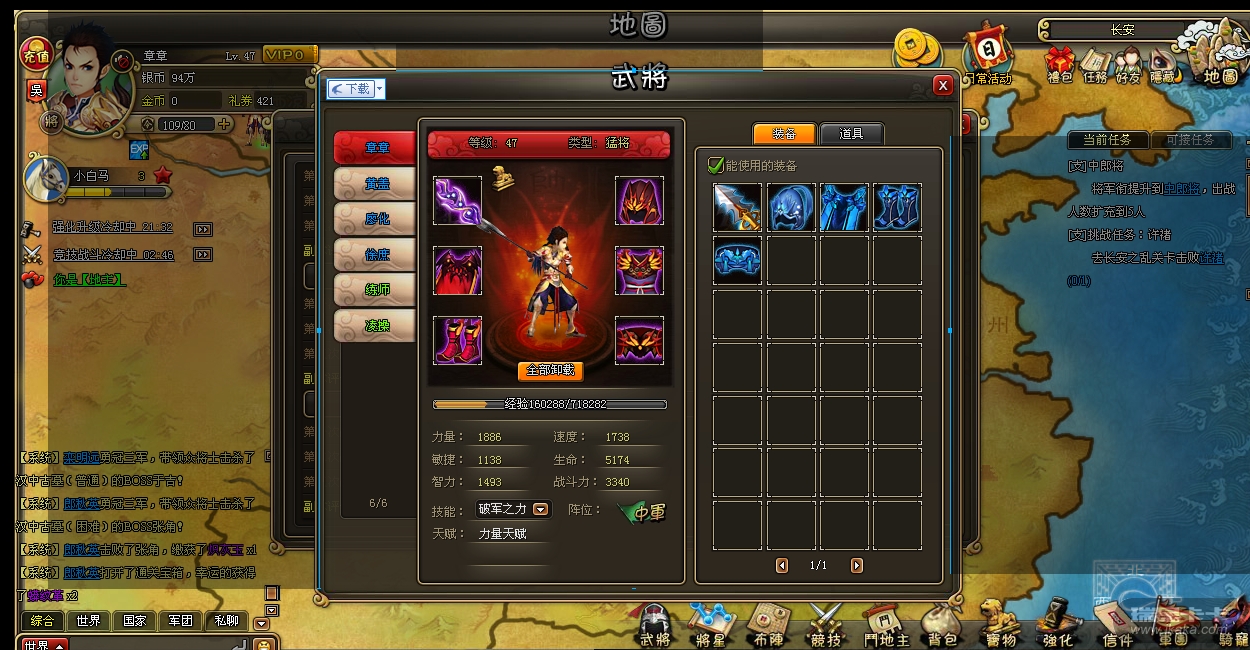The width and height of the screenshot is (1250, 650).
Task: Open the 競技 arena with crossed swords
Action: pos(827,627)
